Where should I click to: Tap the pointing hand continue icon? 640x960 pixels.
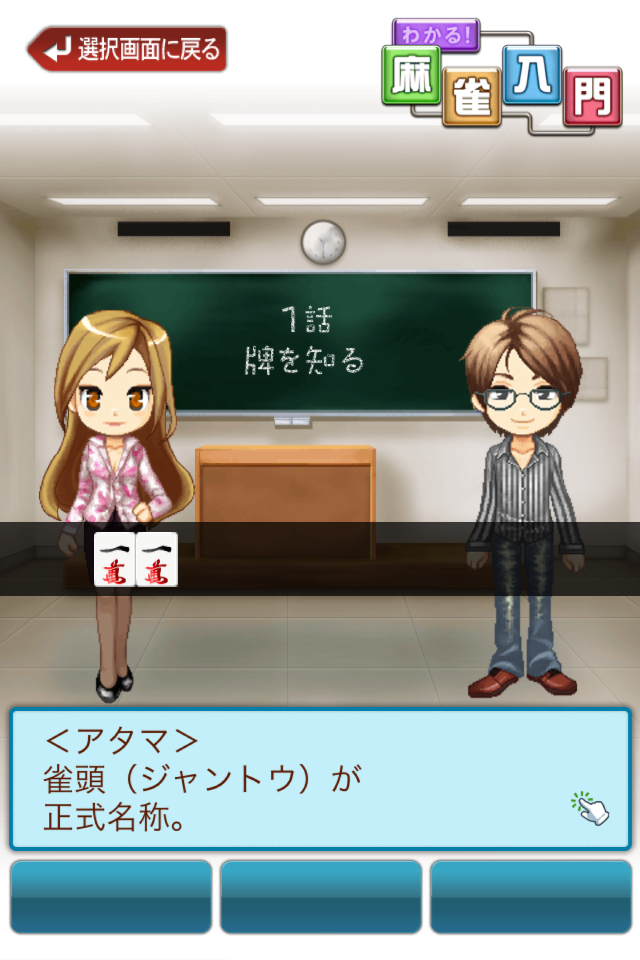click(x=590, y=807)
